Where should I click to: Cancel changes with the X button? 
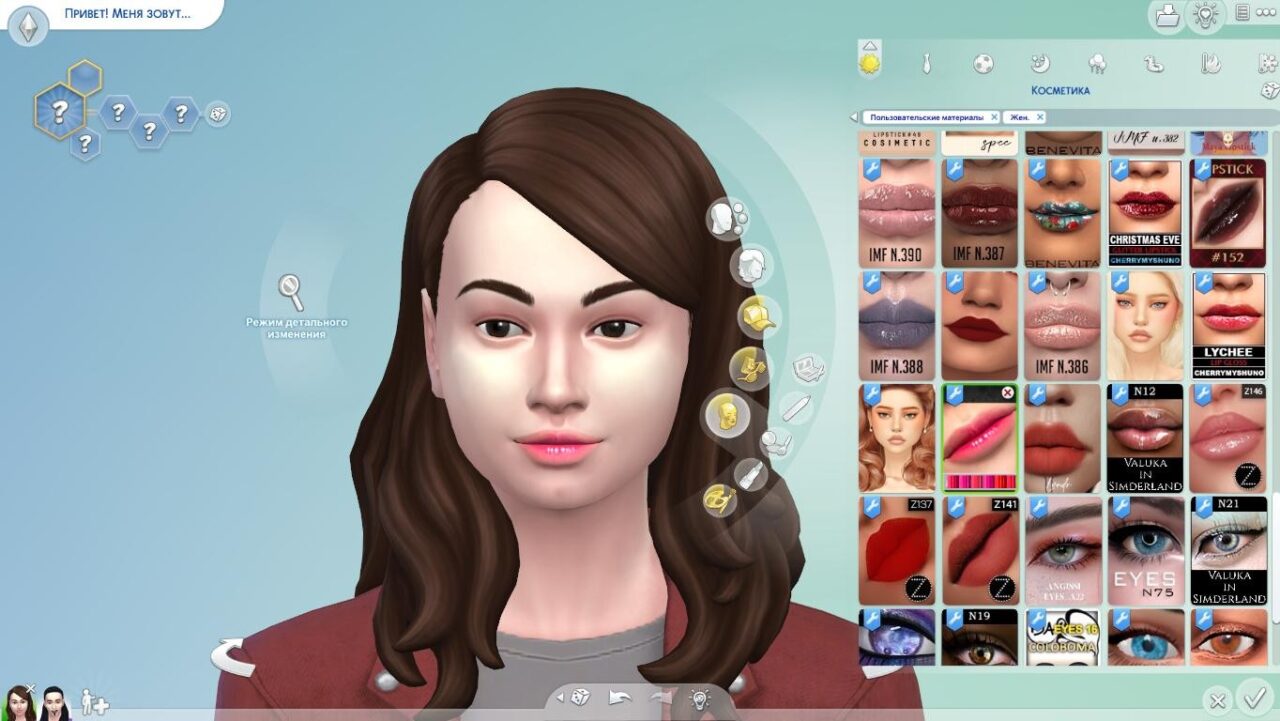(x=1217, y=701)
